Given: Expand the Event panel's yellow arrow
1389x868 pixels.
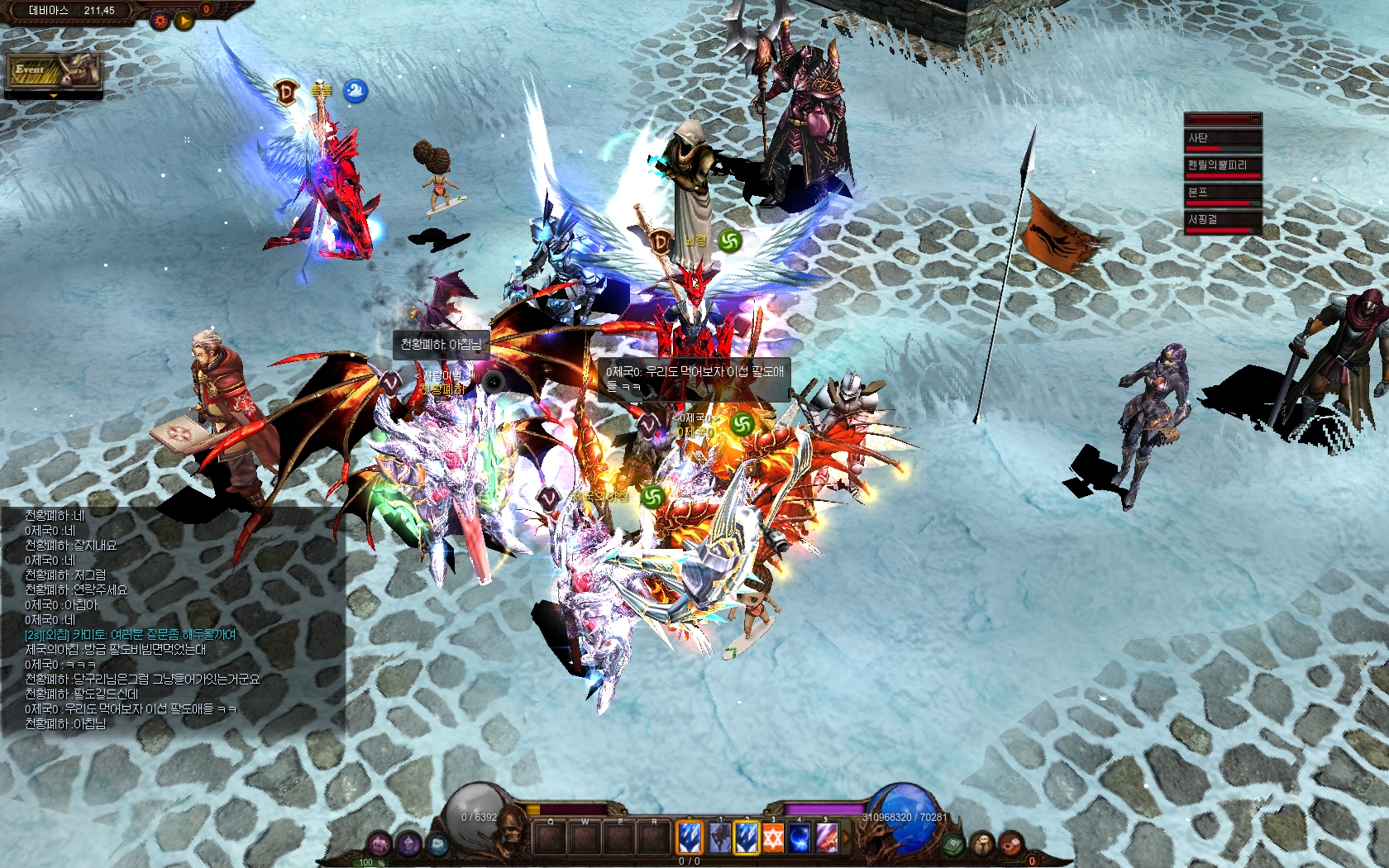Looking at the screenshot, I should tap(54, 96).
